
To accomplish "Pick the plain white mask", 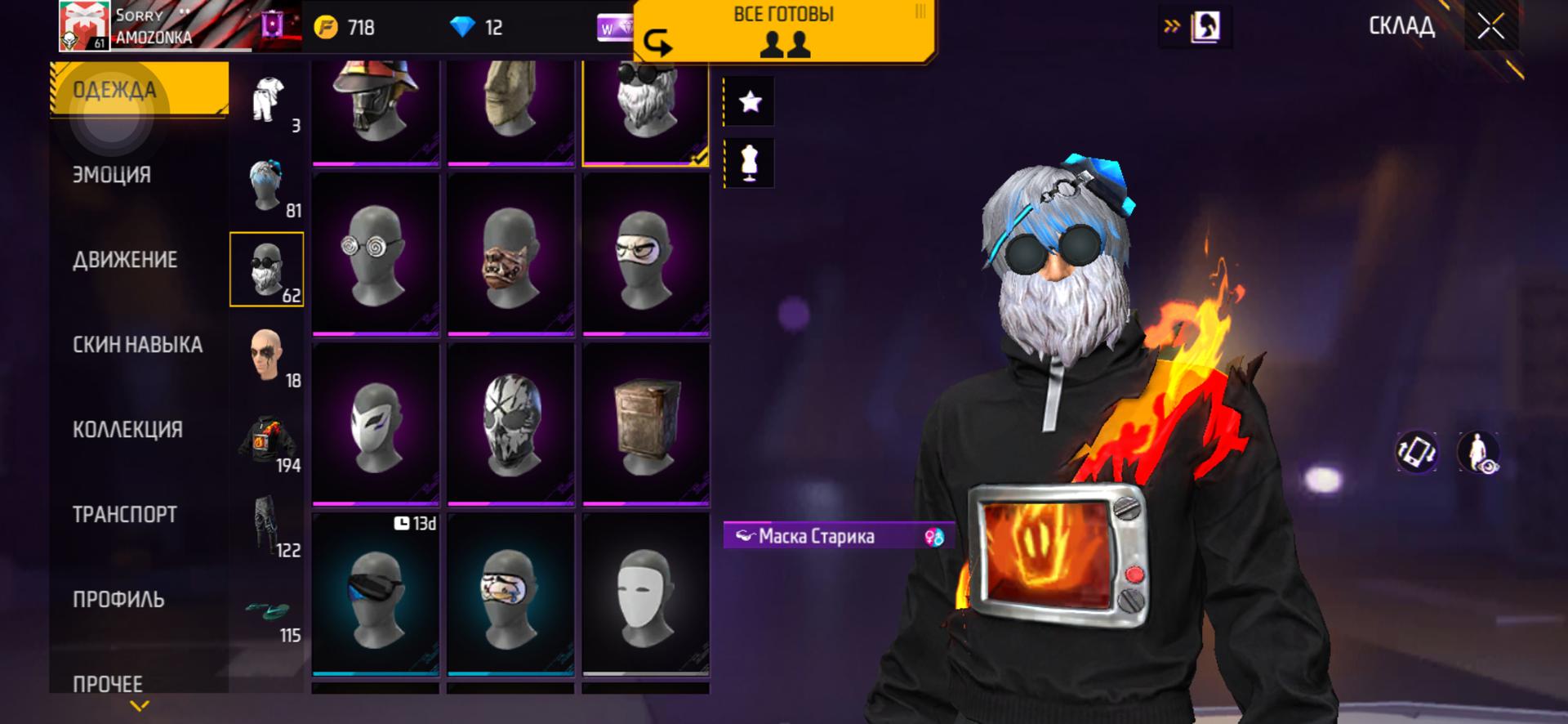I will 645,593.
